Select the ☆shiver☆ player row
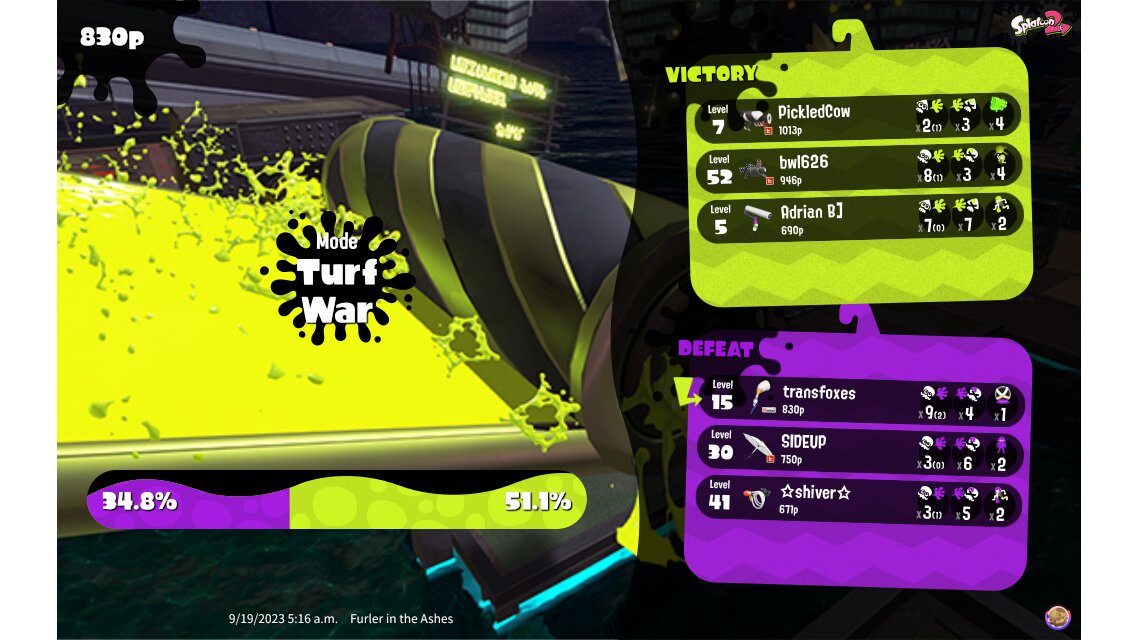 858,499
